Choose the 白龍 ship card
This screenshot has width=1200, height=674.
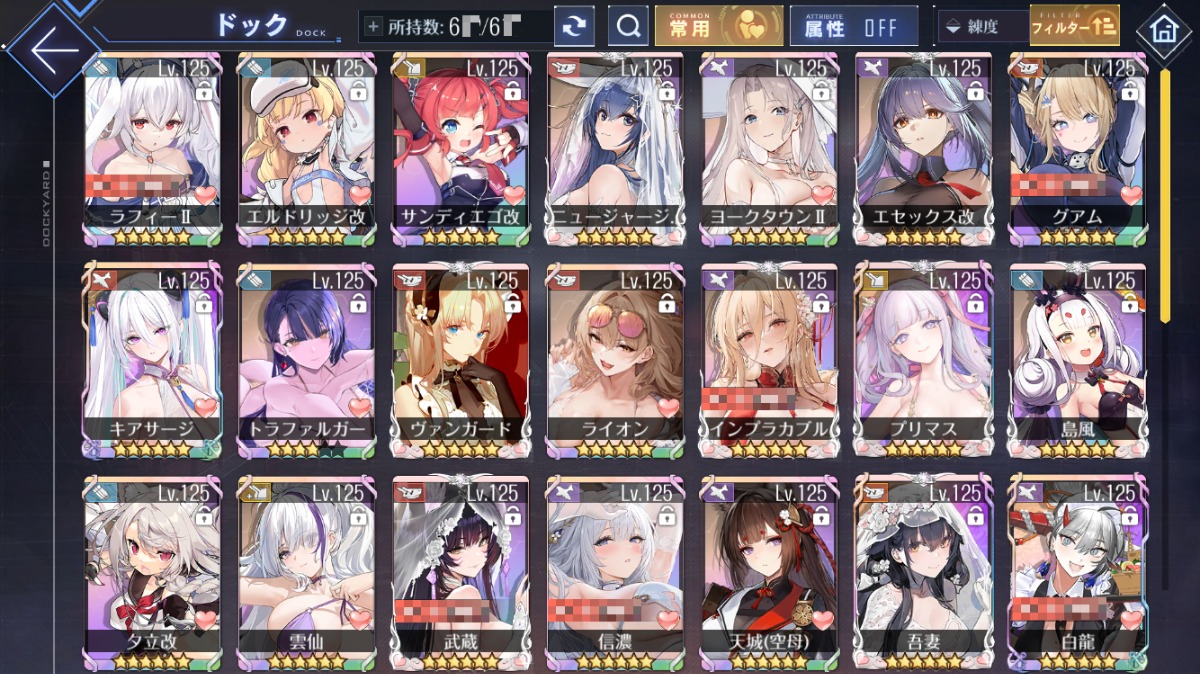(x=1076, y=570)
